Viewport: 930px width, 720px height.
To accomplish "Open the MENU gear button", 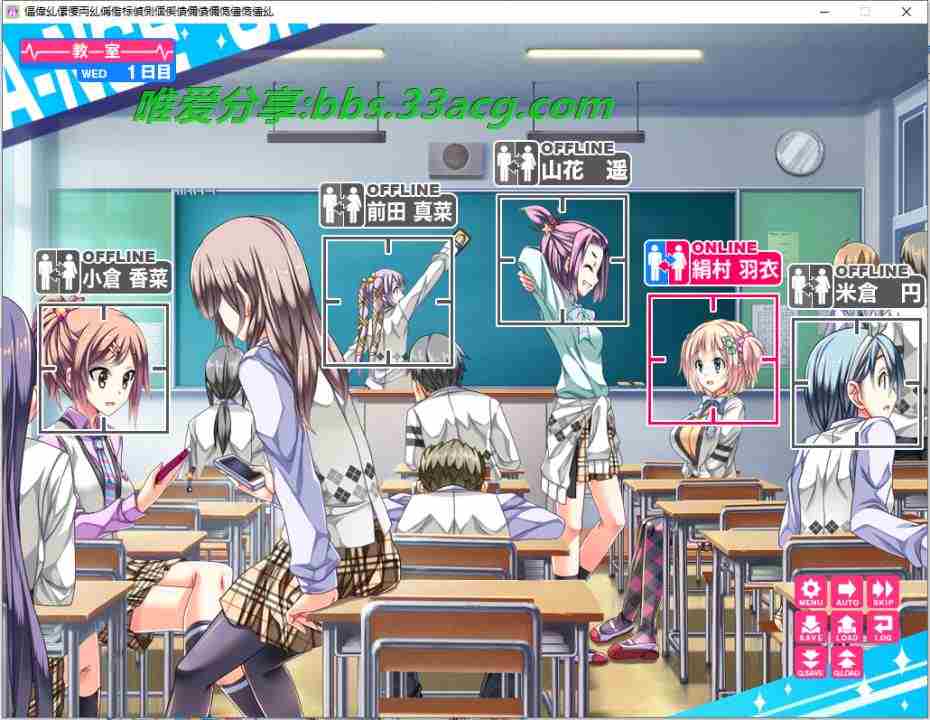I will point(810,592).
